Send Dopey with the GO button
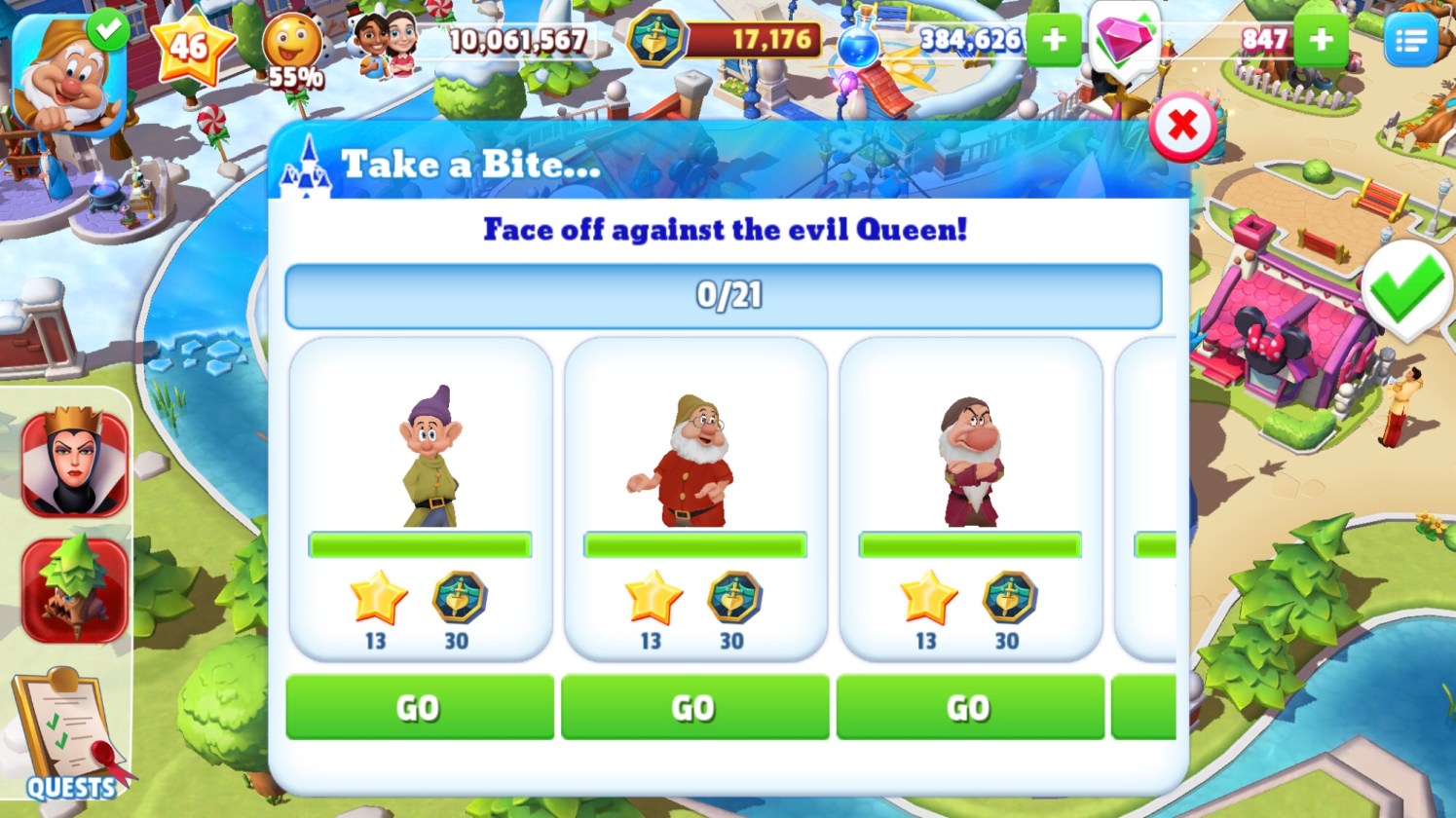Image resolution: width=1456 pixels, height=818 pixels. [x=420, y=707]
